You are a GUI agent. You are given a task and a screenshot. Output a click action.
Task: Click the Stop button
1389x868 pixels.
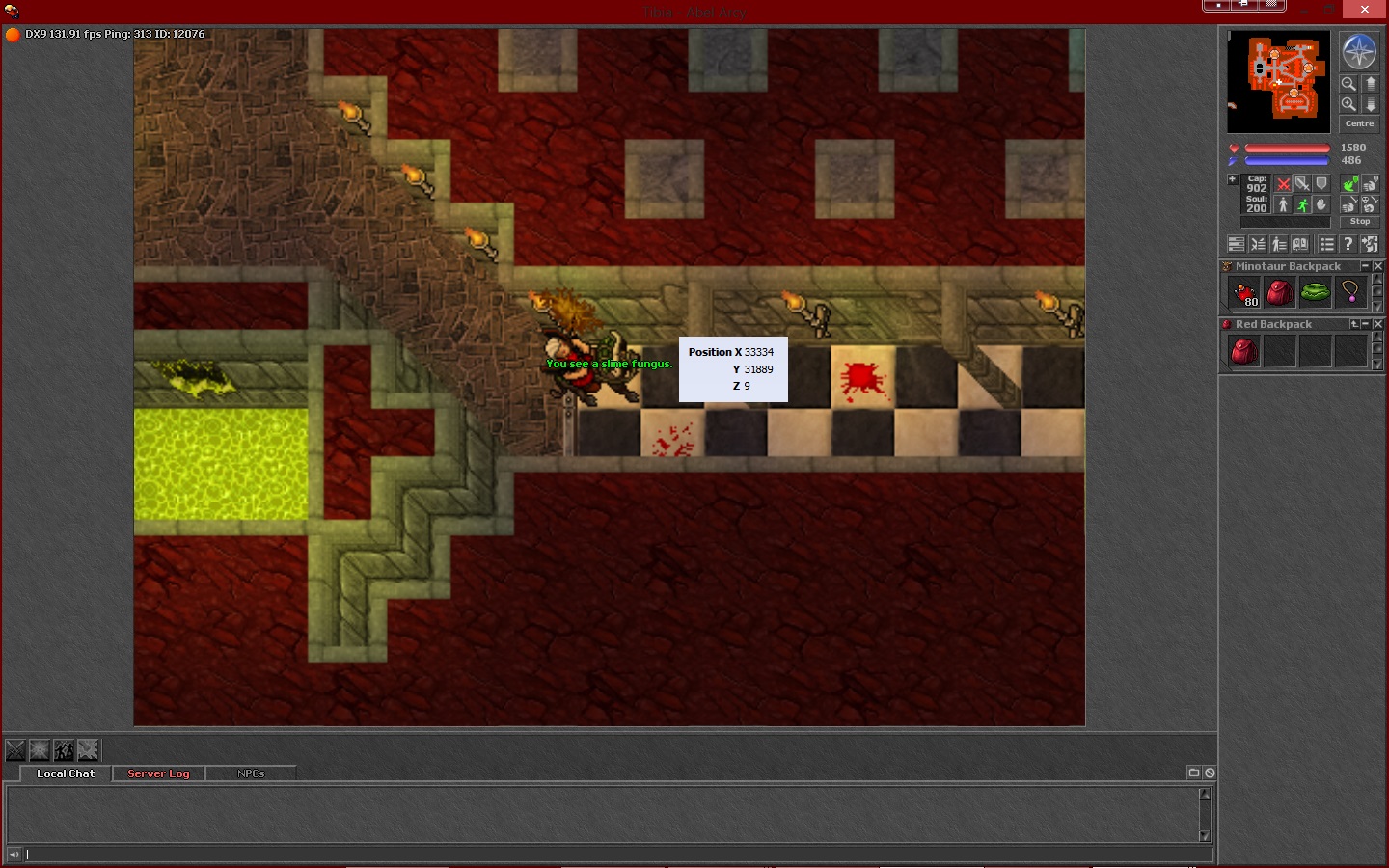point(1359,222)
